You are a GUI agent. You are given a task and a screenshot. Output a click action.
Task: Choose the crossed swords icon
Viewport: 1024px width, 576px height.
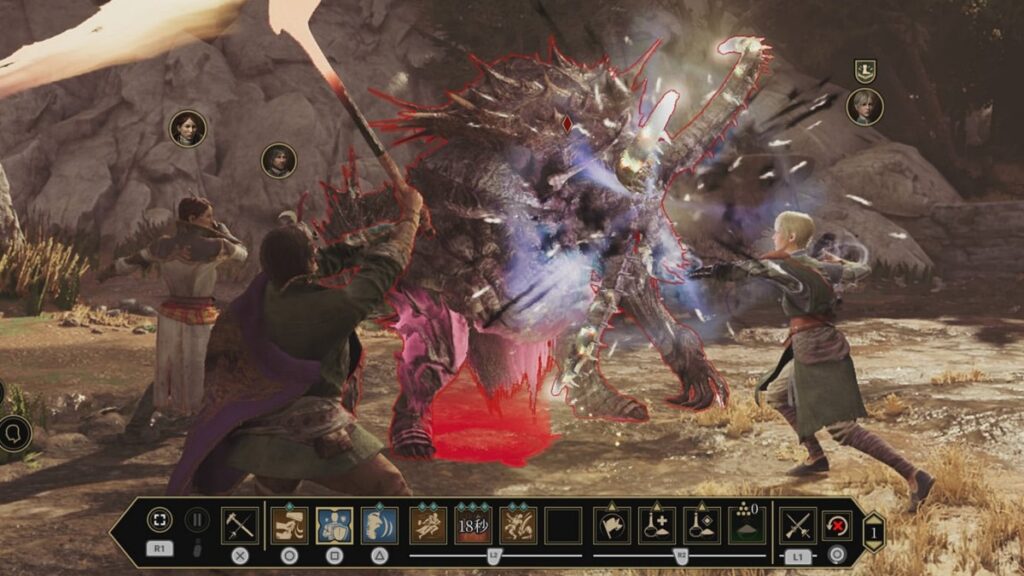pos(797,525)
